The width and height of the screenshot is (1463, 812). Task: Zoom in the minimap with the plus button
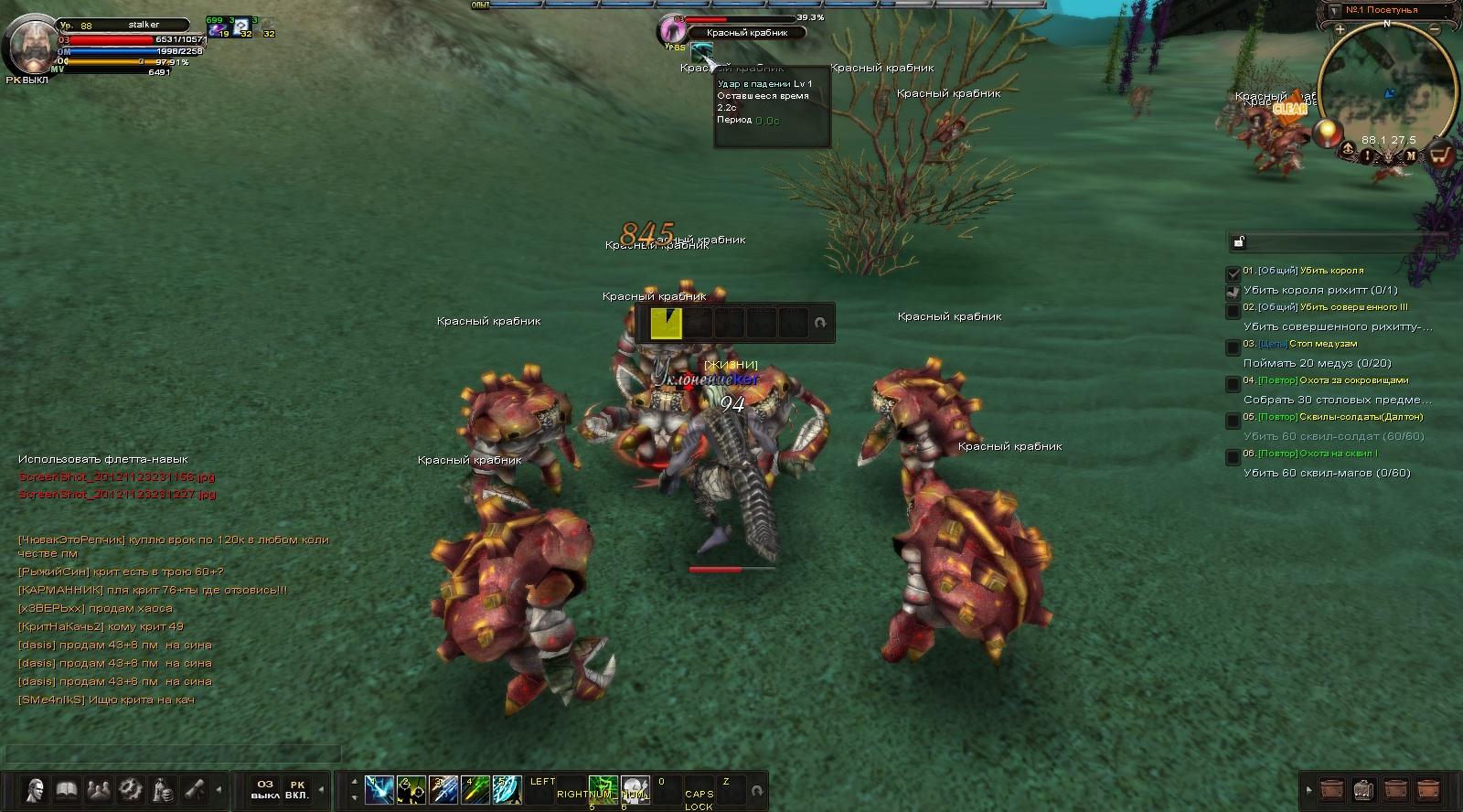coord(1340,29)
